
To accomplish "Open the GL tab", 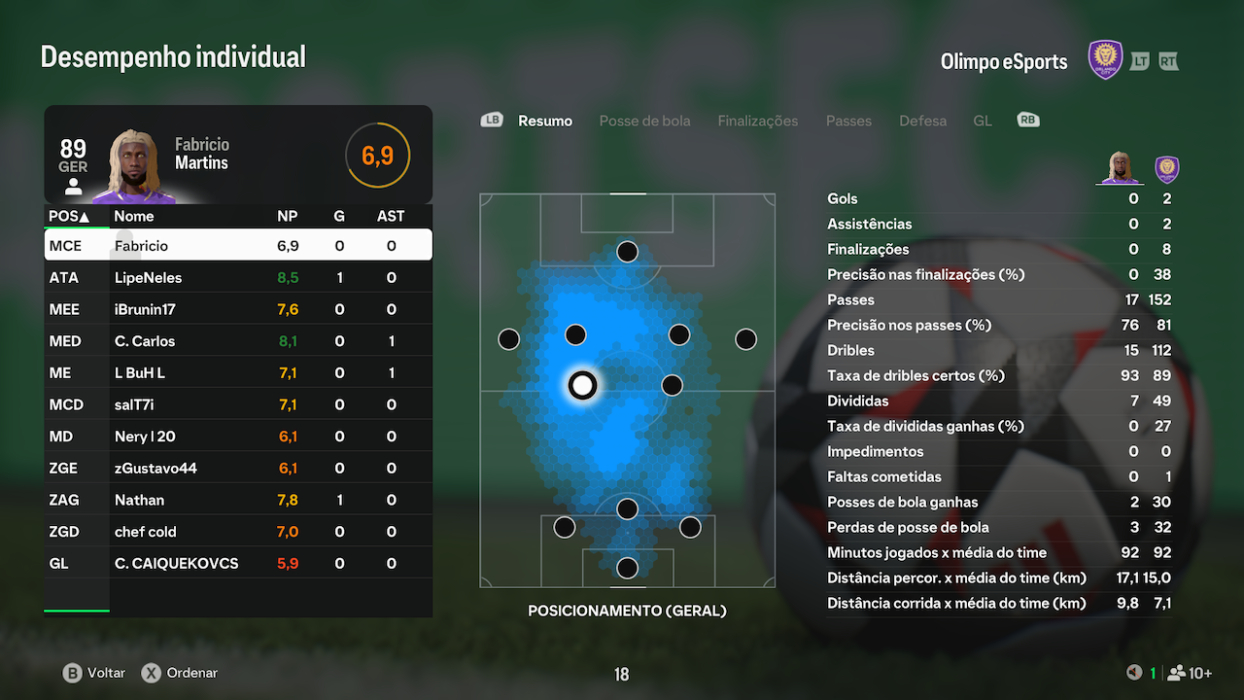I will tap(982, 121).
